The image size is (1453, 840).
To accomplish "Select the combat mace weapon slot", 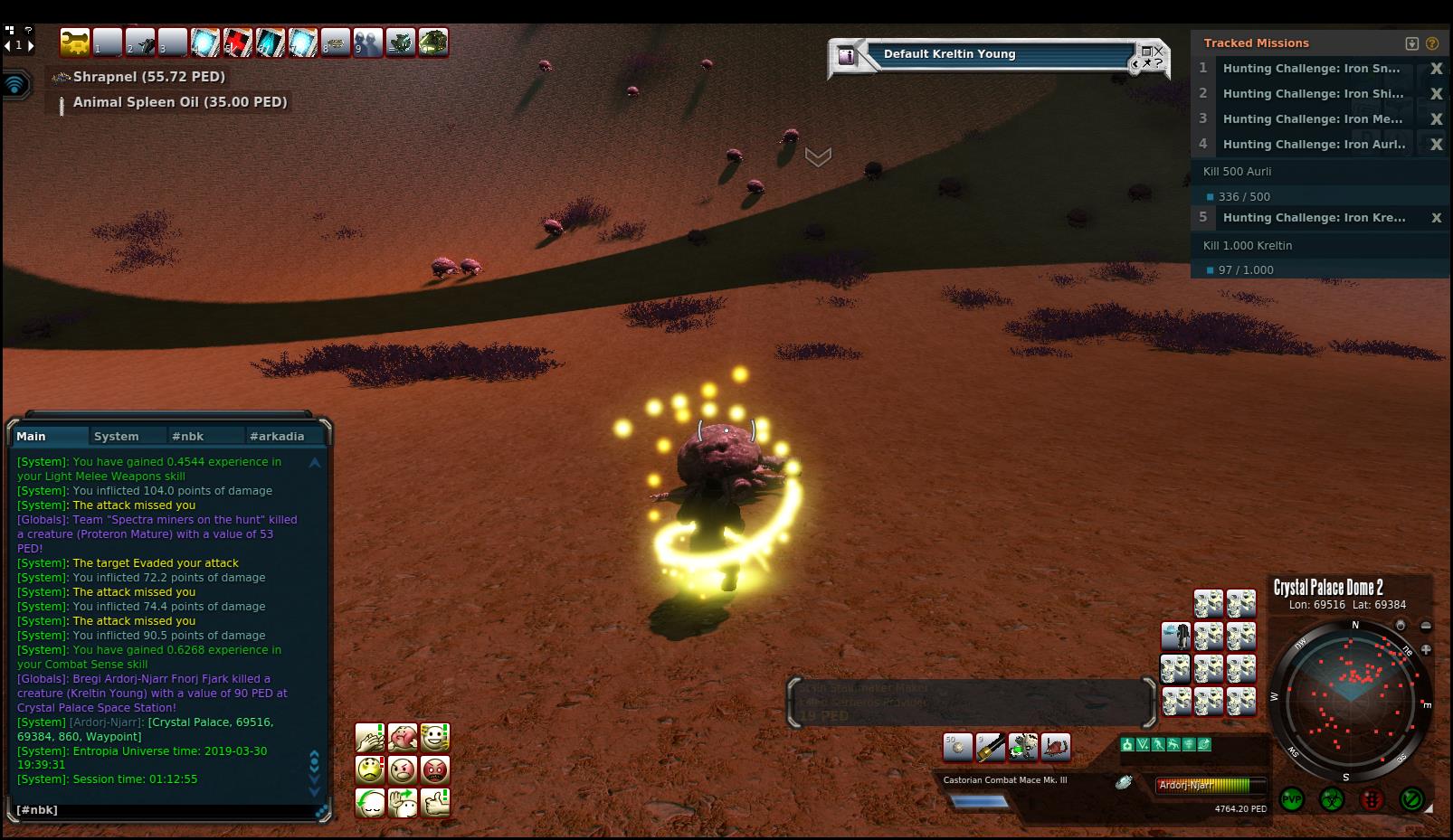I will 991,747.
